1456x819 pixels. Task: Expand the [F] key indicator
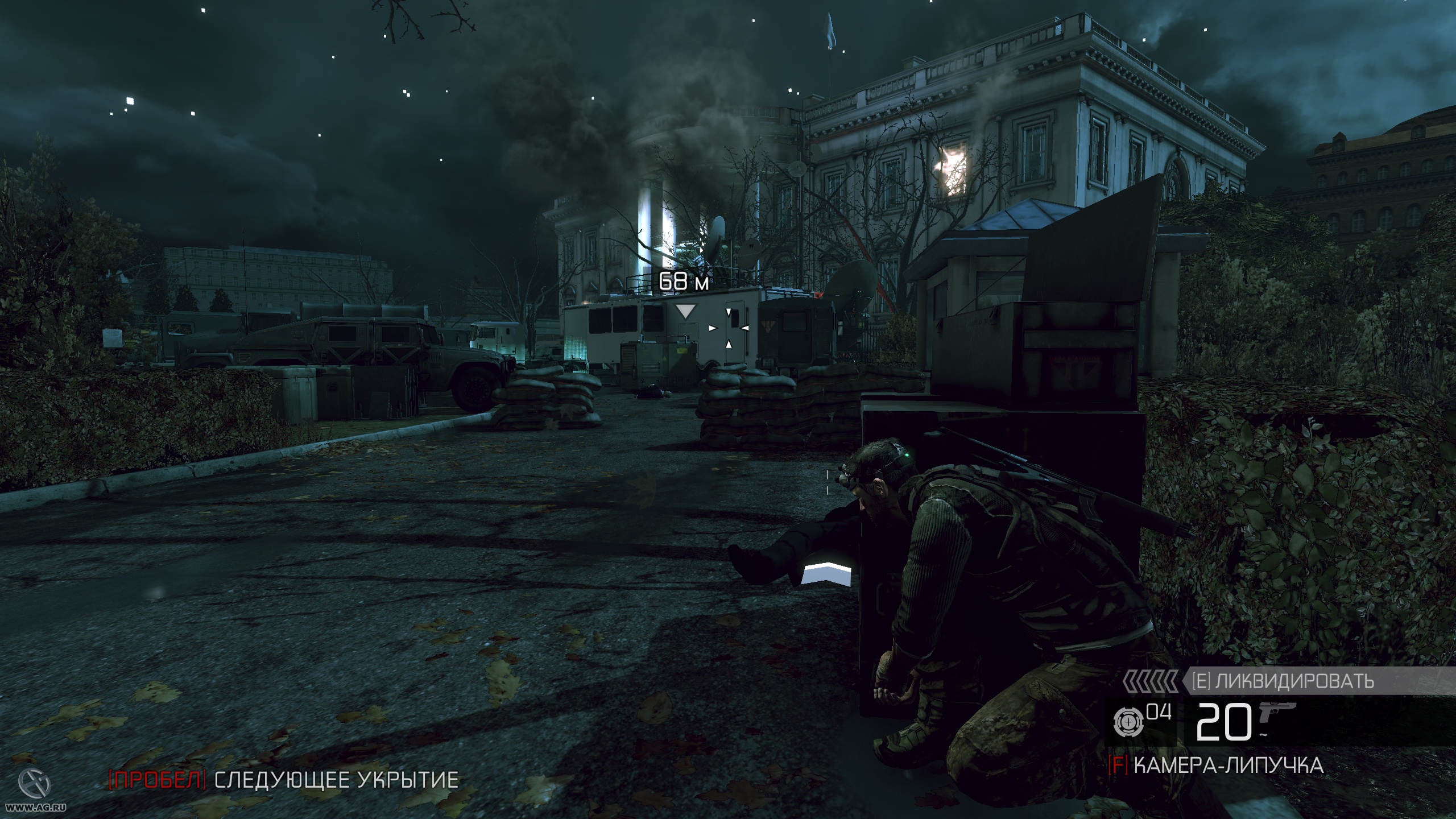pos(1117,765)
